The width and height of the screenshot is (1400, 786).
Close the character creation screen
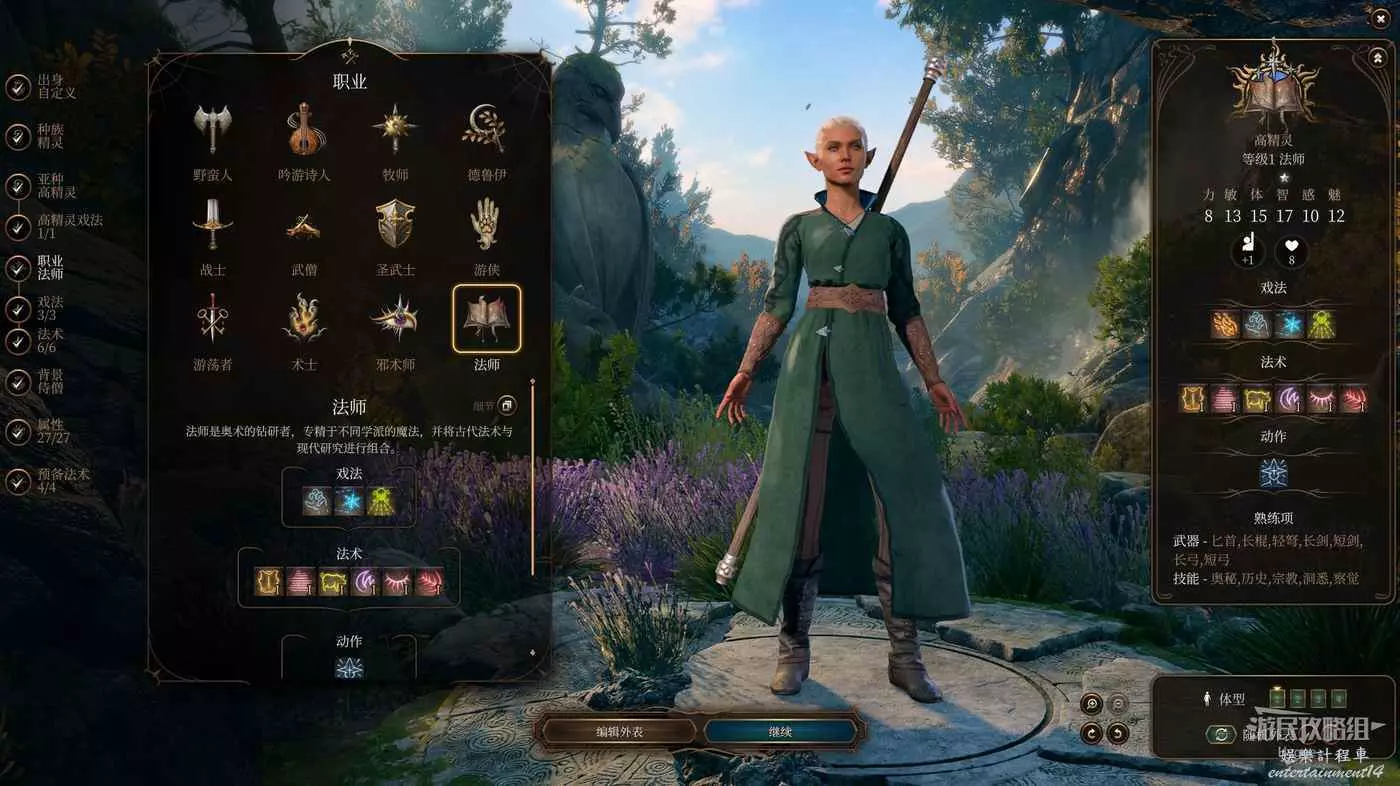point(1381,19)
